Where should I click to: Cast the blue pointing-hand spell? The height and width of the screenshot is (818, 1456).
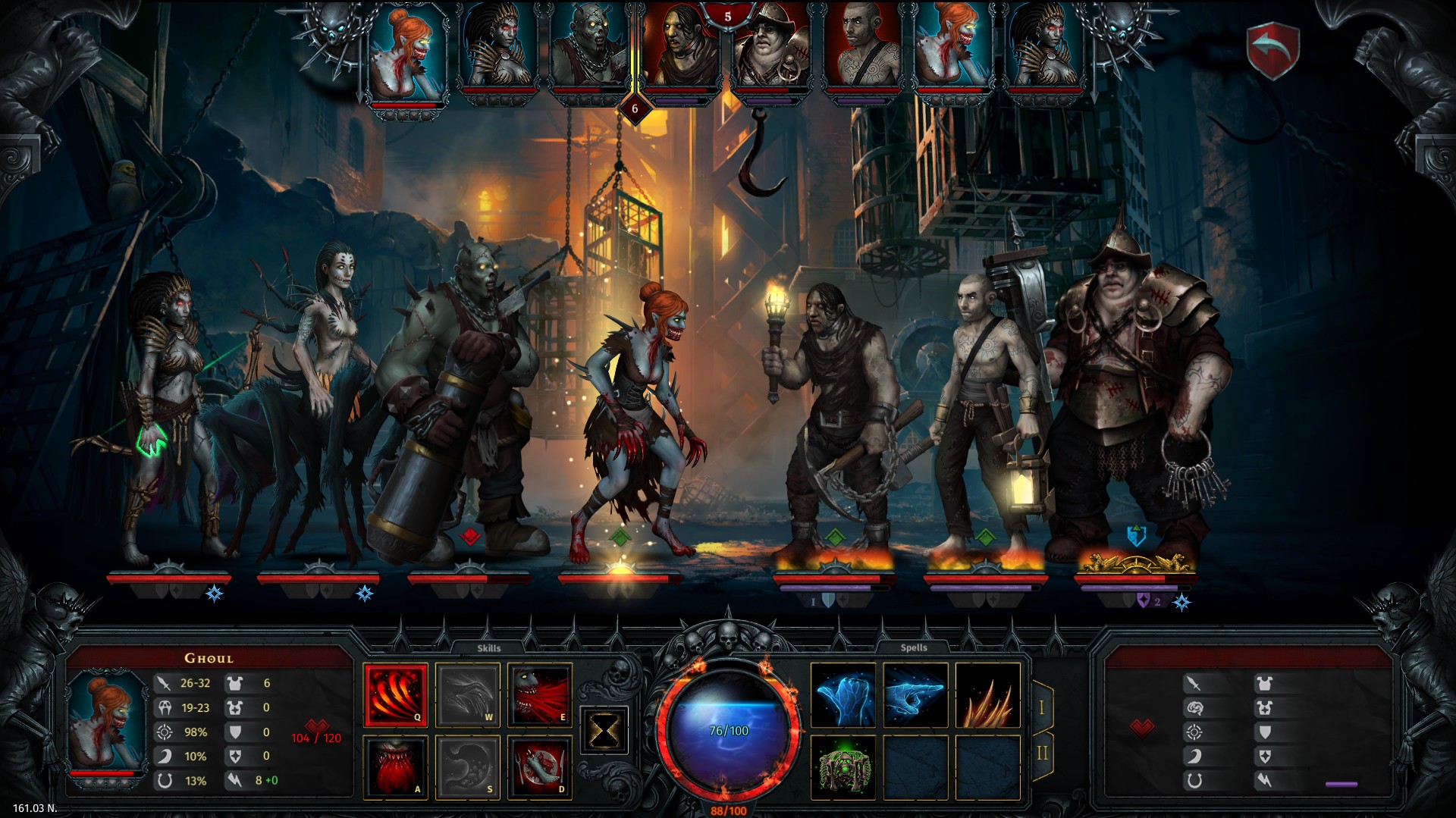click(x=915, y=695)
